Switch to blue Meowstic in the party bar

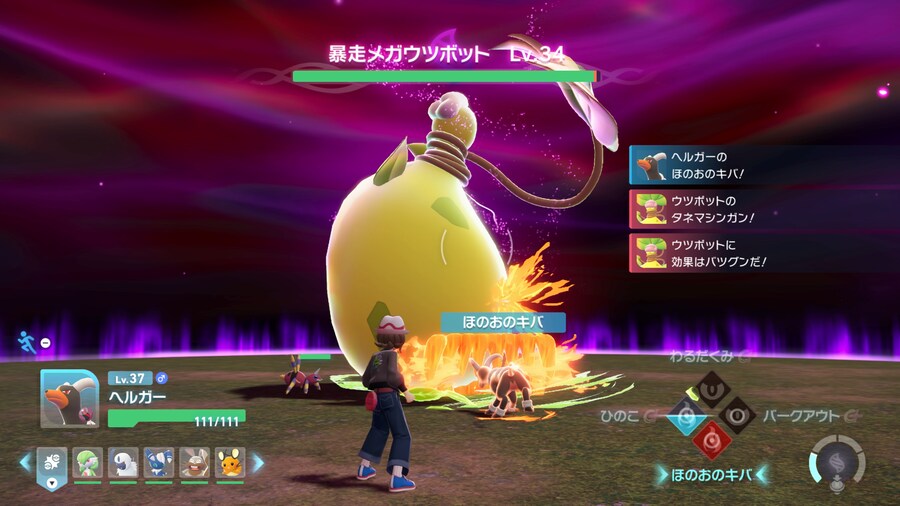click(158, 462)
